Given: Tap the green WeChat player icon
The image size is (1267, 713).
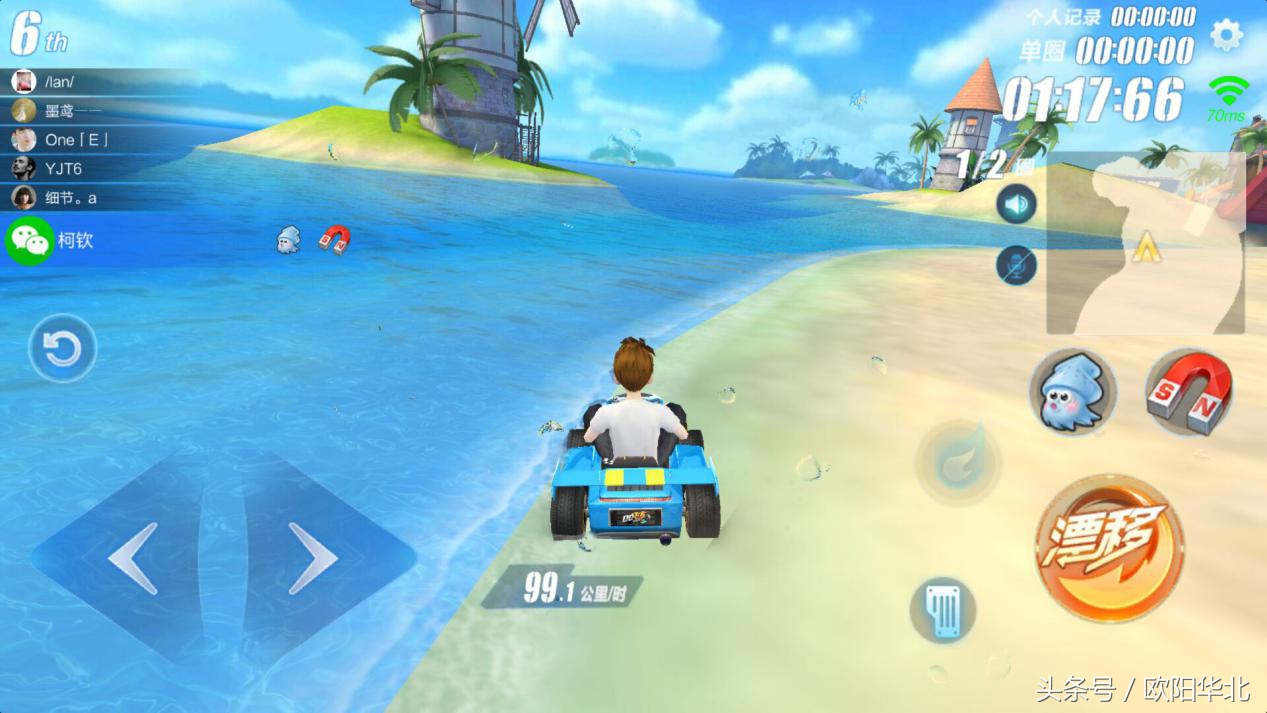Looking at the screenshot, I should click(30, 241).
